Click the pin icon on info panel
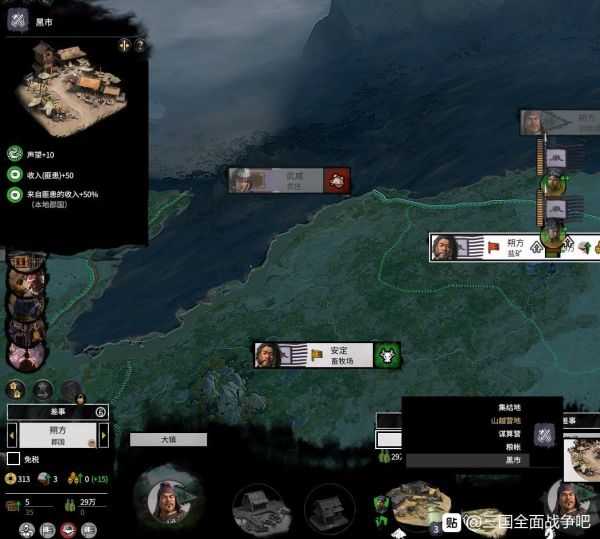The height and width of the screenshot is (539, 600). pyautogui.click(x=124, y=45)
